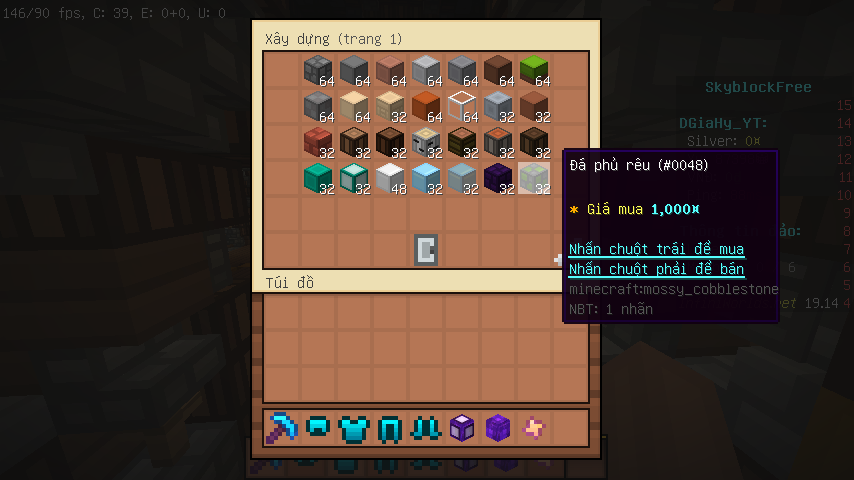Click the iron door icon
The height and width of the screenshot is (480, 854).
point(426,250)
